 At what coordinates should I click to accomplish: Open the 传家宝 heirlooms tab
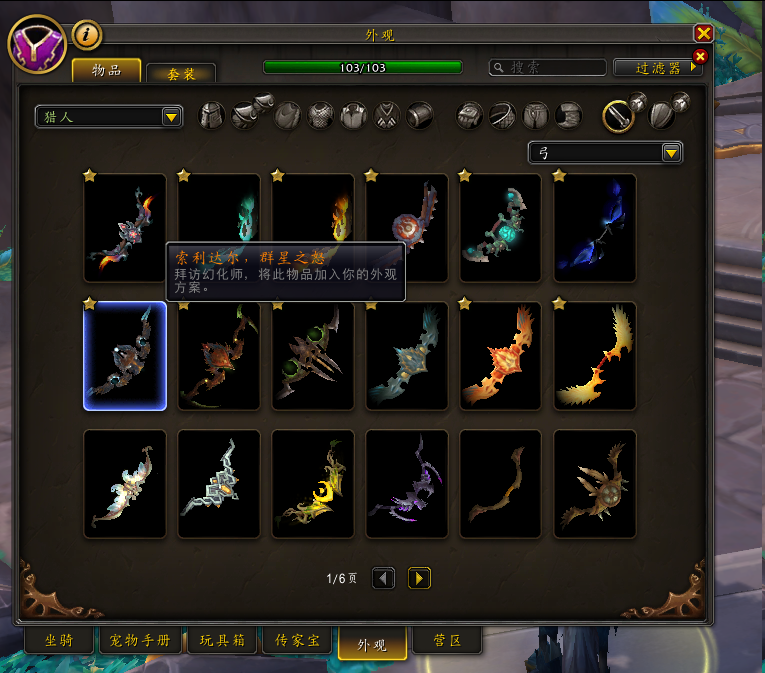click(x=297, y=641)
